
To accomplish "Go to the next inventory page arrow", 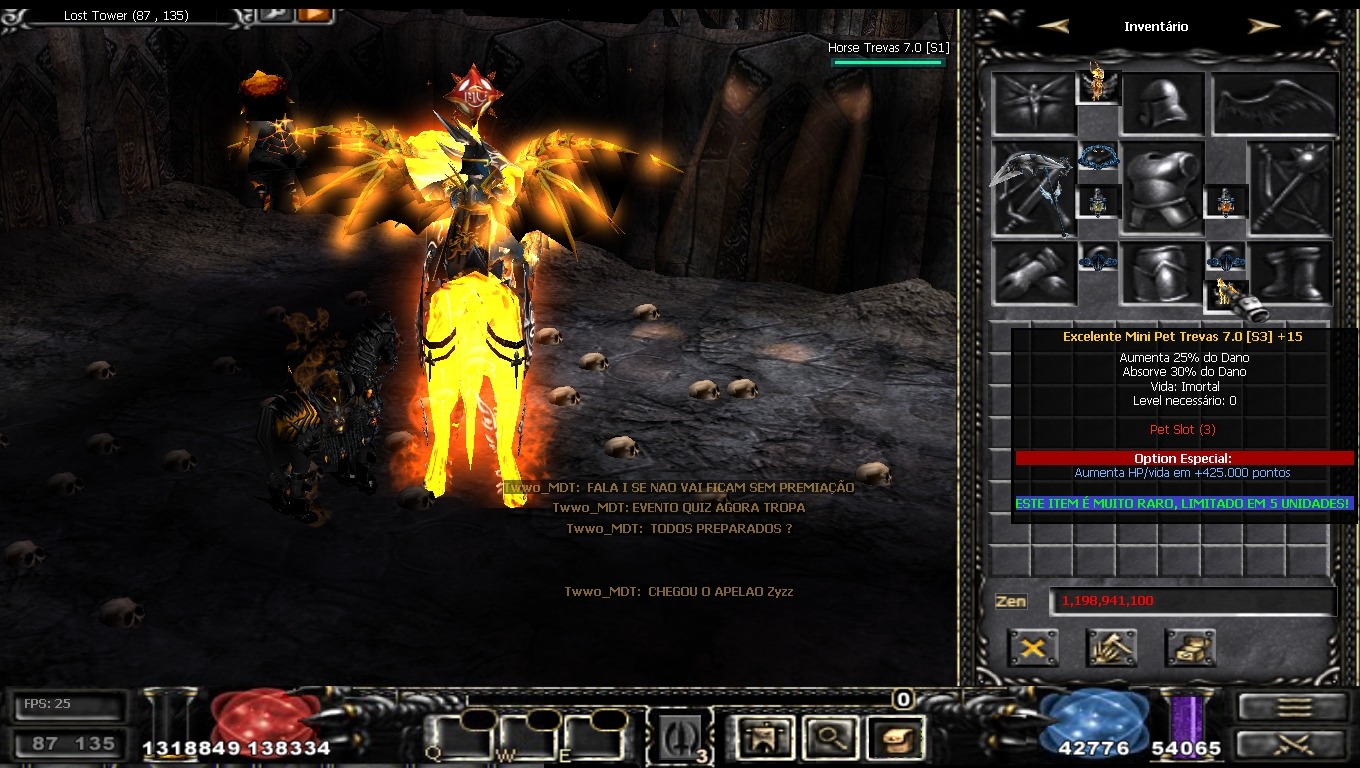I will [1264, 27].
